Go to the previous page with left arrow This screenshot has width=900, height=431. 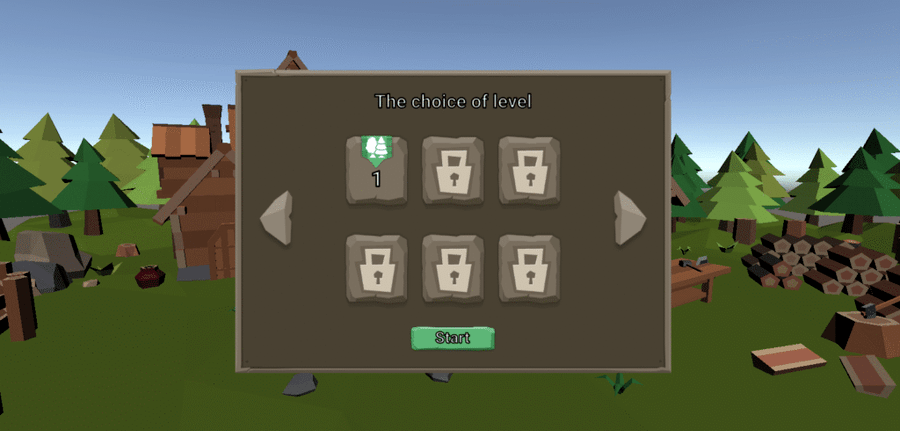[276, 217]
